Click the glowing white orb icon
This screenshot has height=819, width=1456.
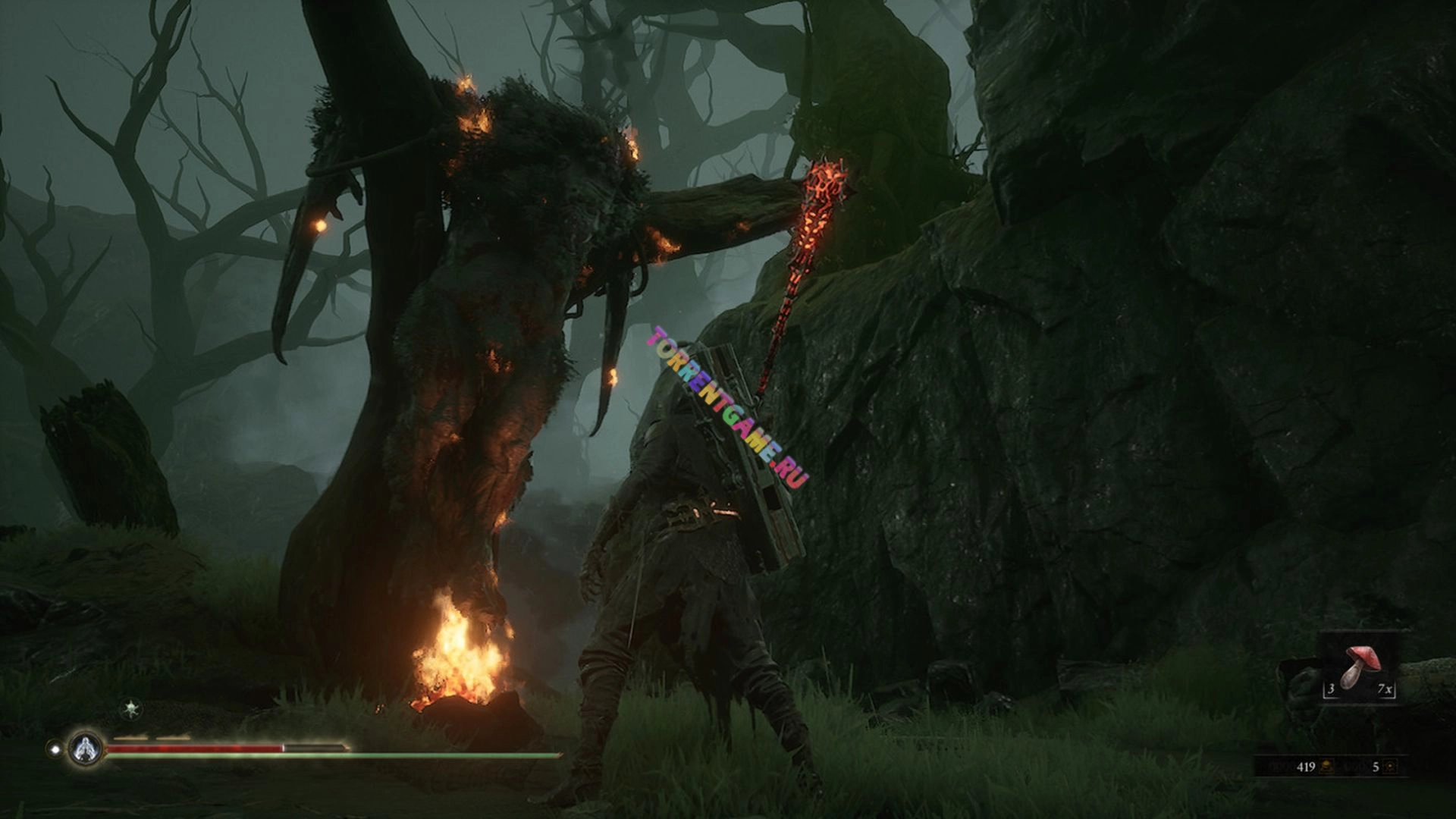click(x=55, y=748)
